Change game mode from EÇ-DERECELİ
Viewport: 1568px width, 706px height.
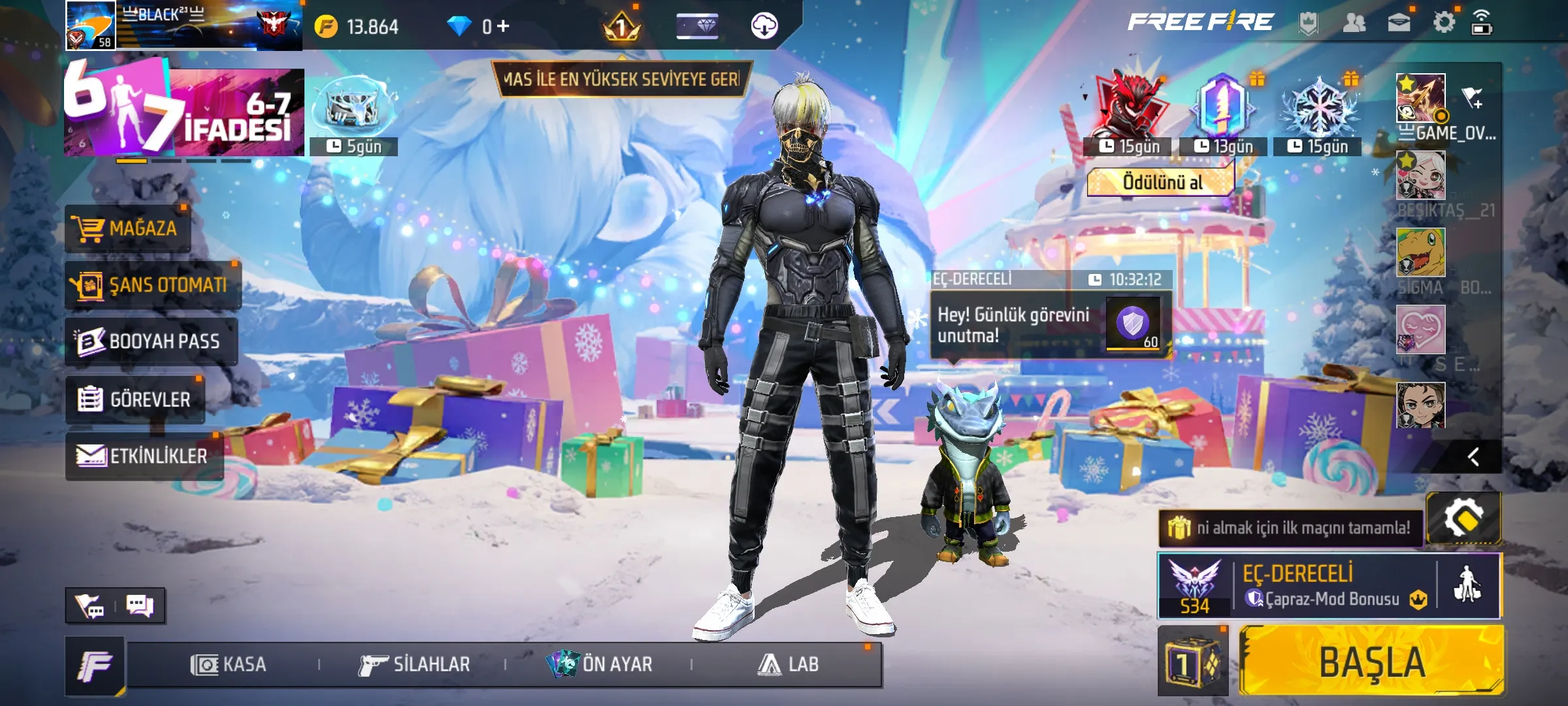point(1297,586)
